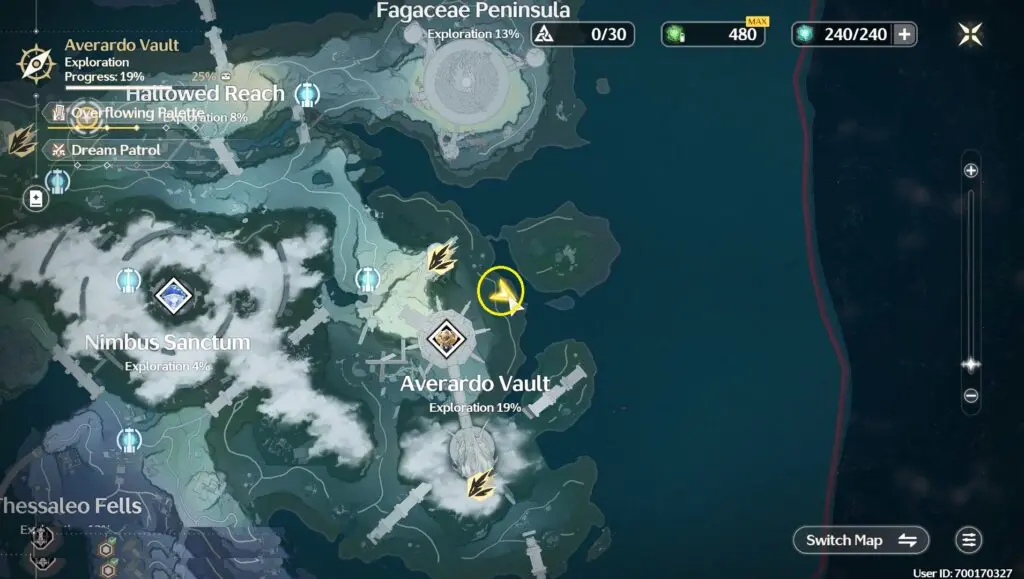This screenshot has width=1024, height=579.
Task: Add more Waveplates with the plus button
Action: (904, 35)
